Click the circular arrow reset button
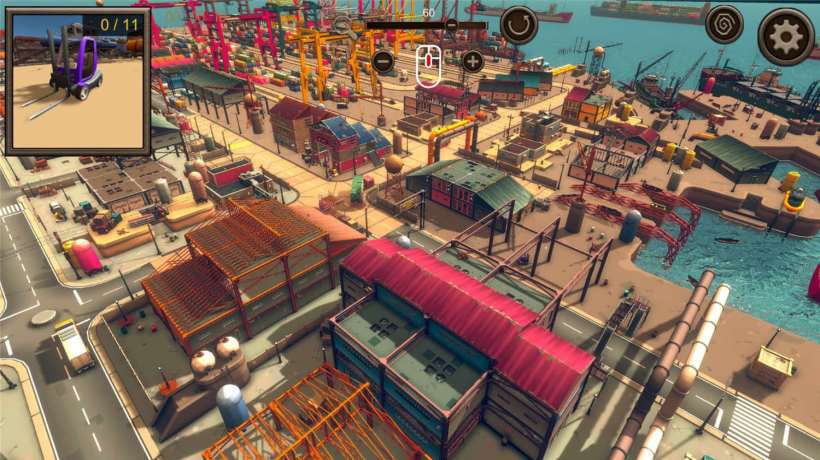Viewport: 820px width, 460px height. 519,25
